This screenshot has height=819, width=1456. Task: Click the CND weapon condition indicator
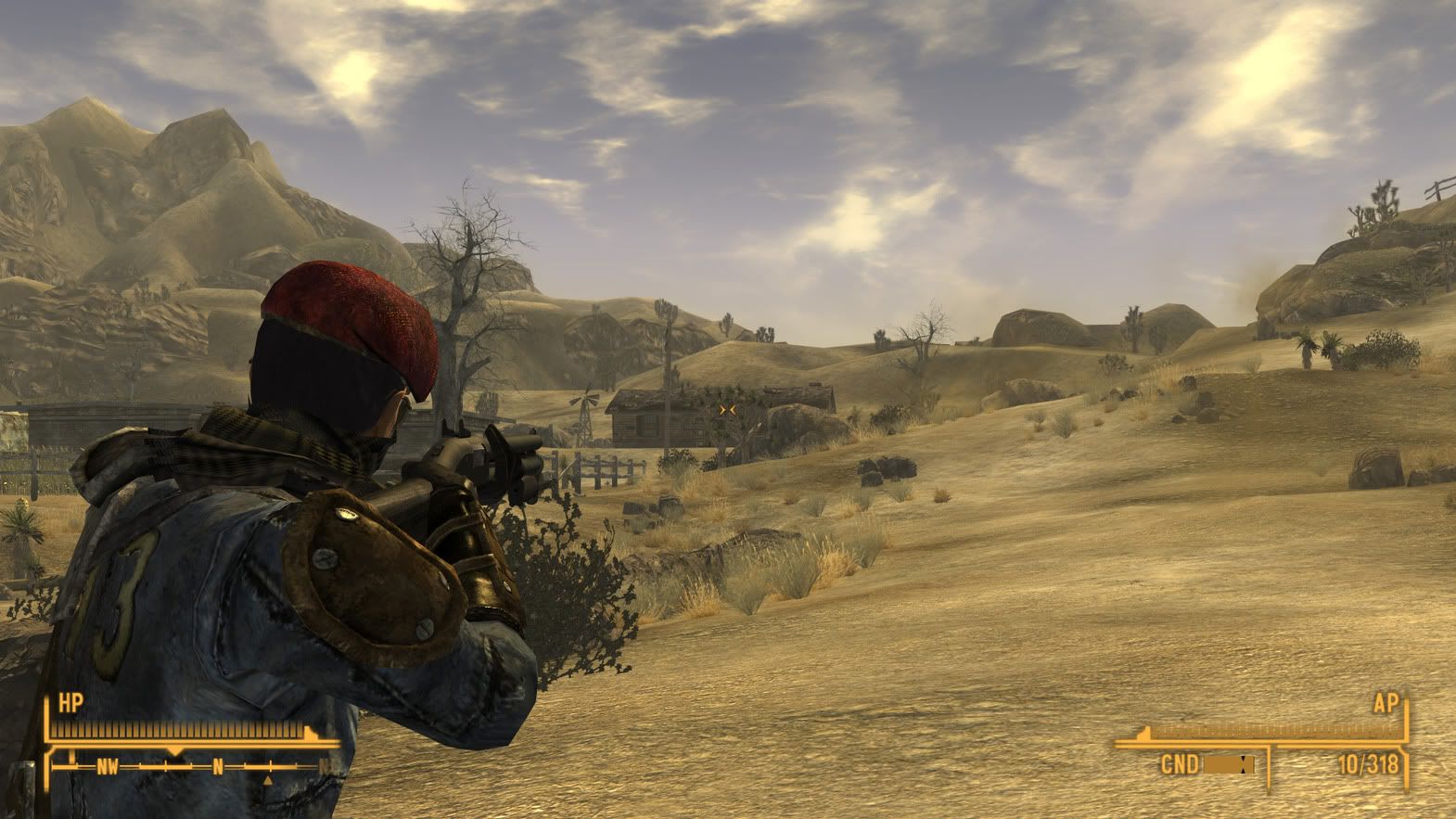1180,763
